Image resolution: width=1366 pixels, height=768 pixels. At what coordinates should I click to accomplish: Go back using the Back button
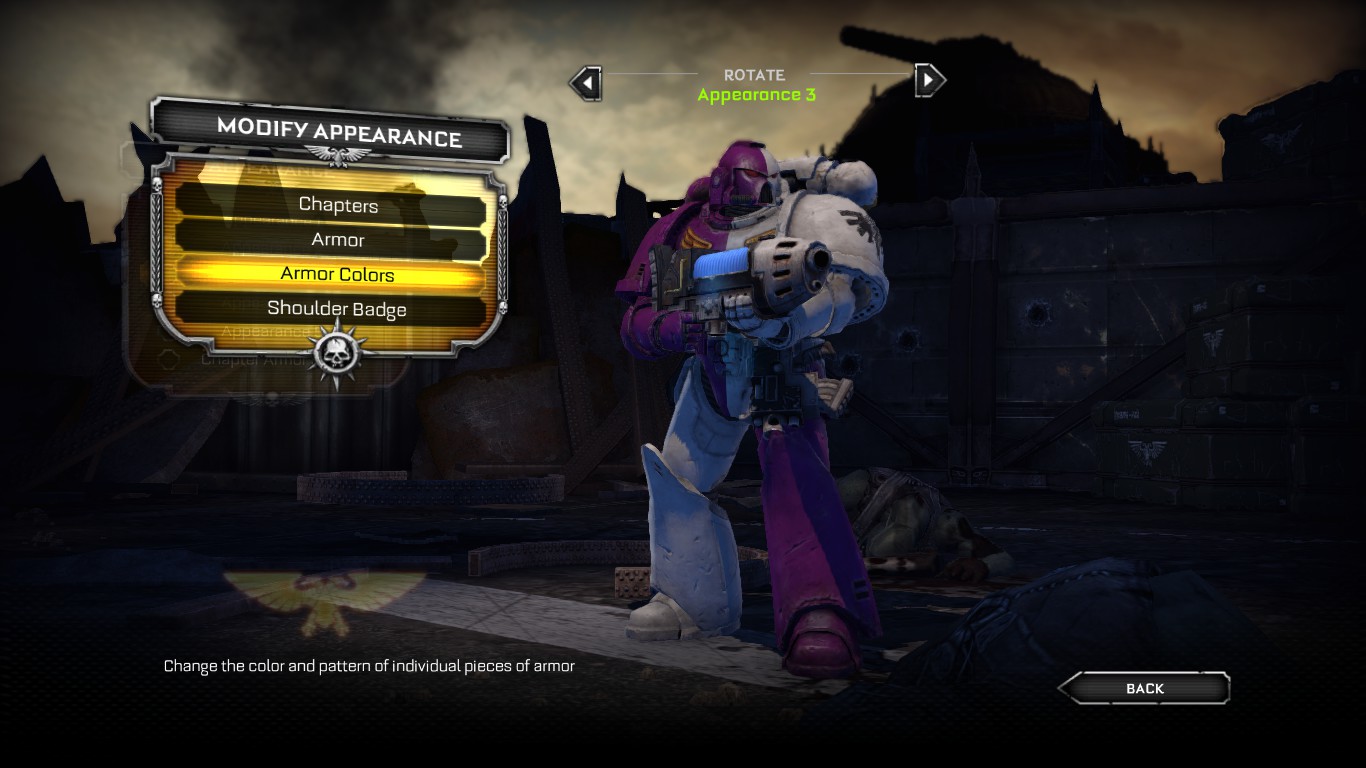click(1144, 688)
